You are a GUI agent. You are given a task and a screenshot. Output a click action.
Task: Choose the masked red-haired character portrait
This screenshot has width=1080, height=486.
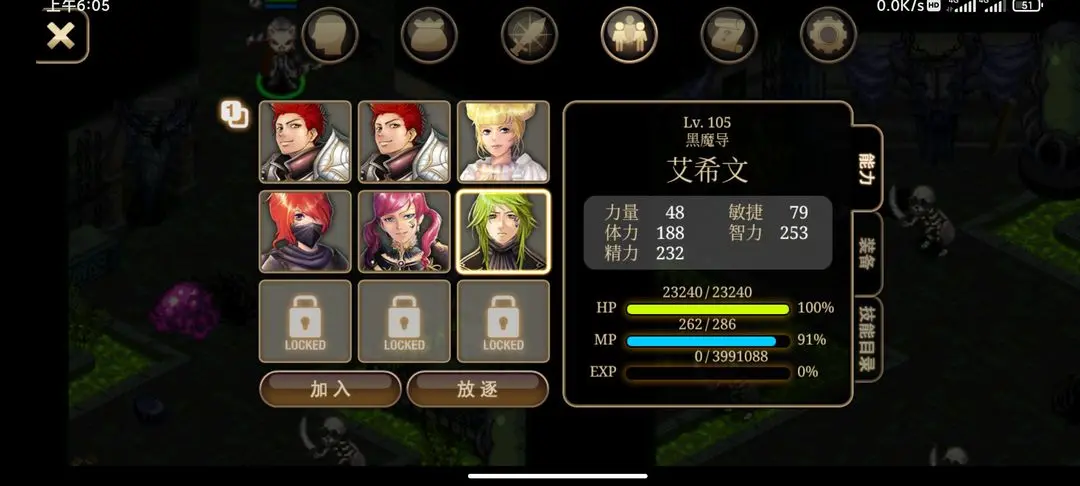(x=305, y=231)
